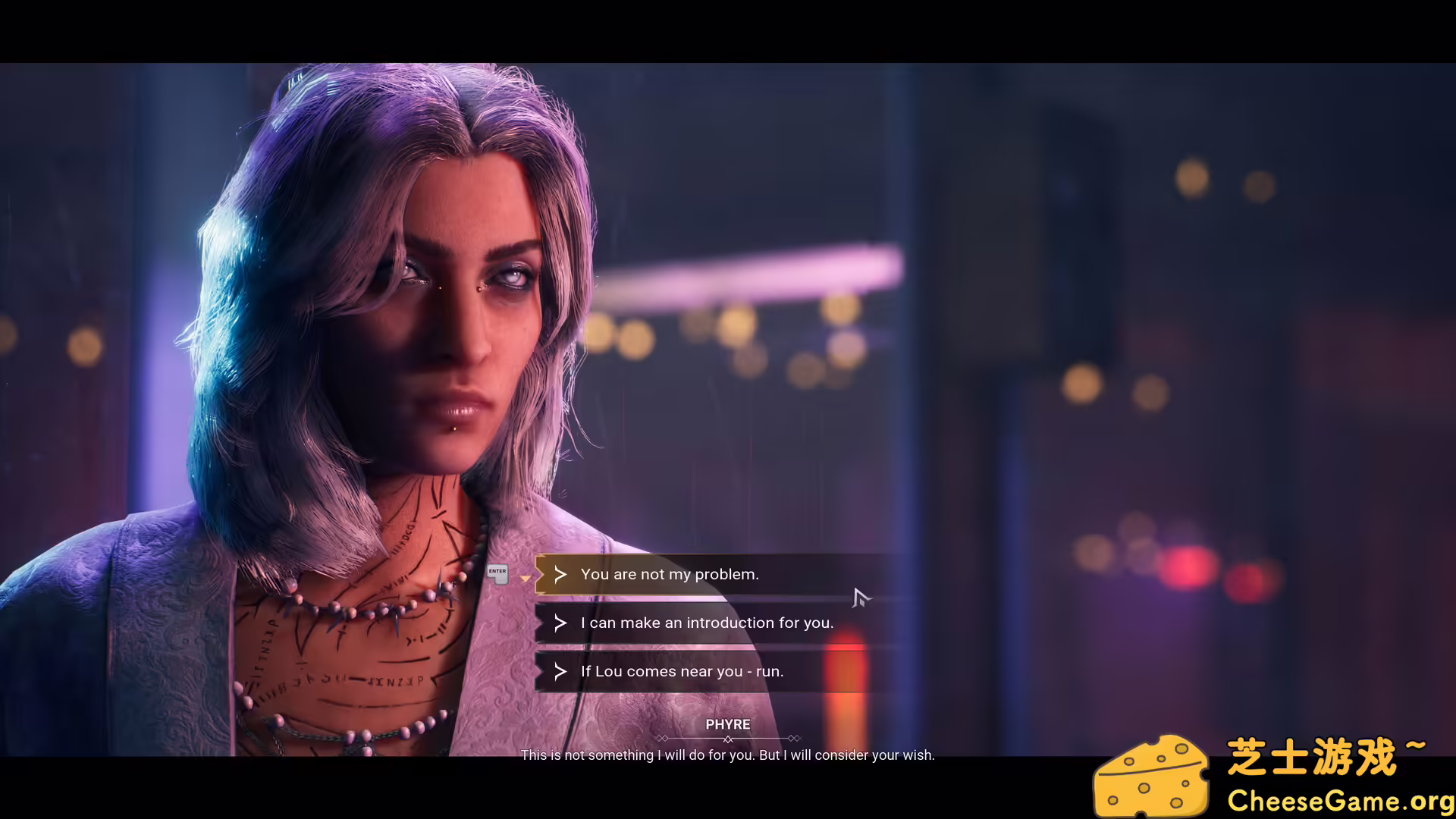Click the ENTER key prompt icon

point(497,574)
